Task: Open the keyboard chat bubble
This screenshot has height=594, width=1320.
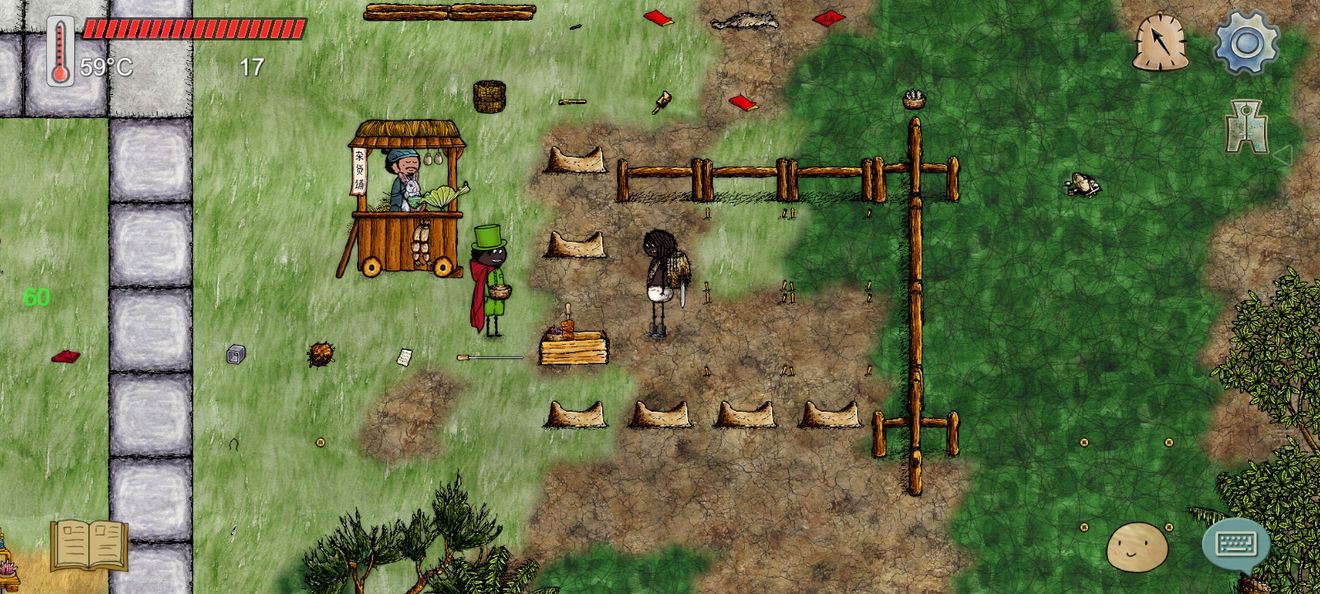Action: 1236,545
